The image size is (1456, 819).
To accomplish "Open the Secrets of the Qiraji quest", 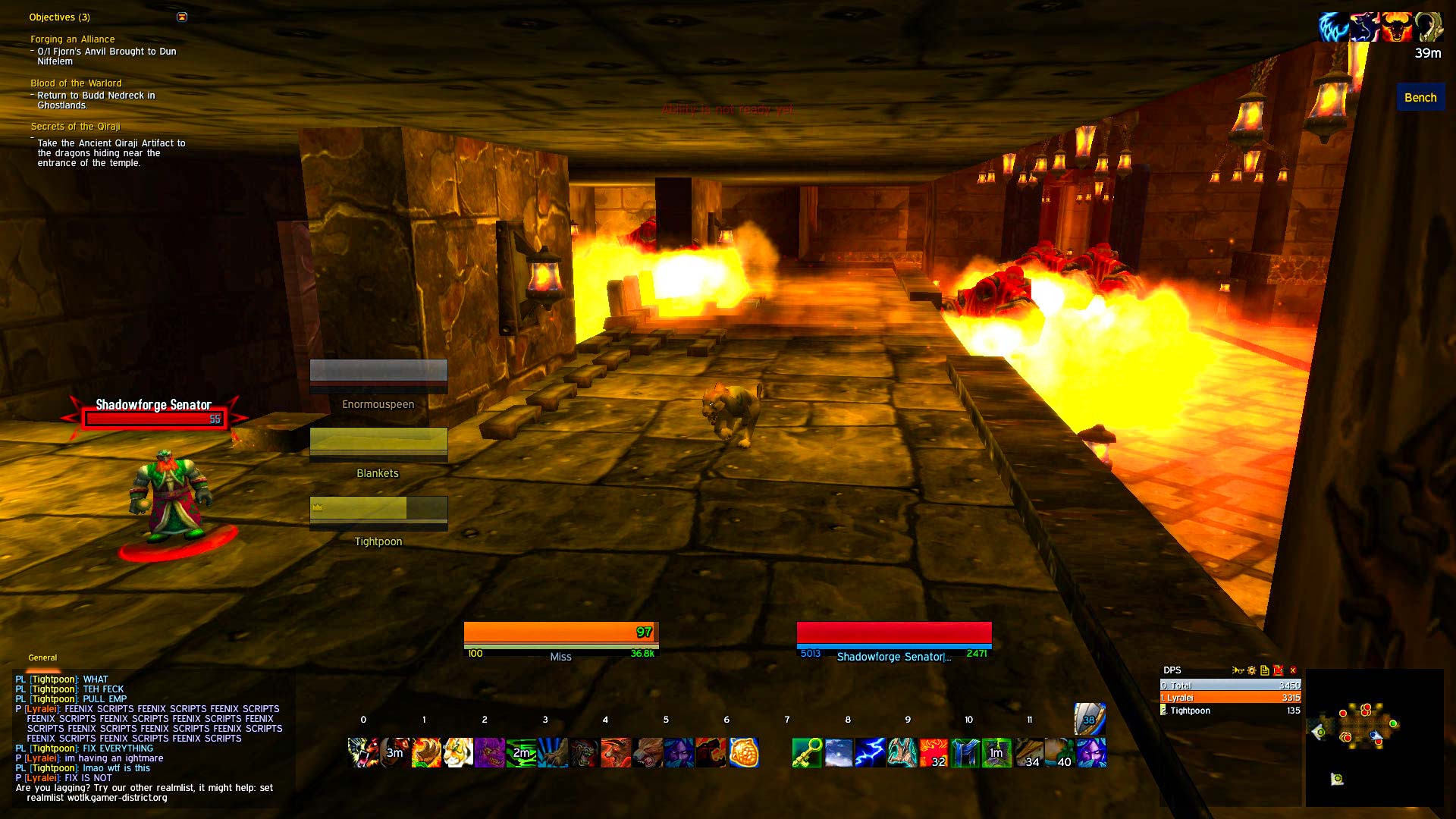I will tap(75, 127).
